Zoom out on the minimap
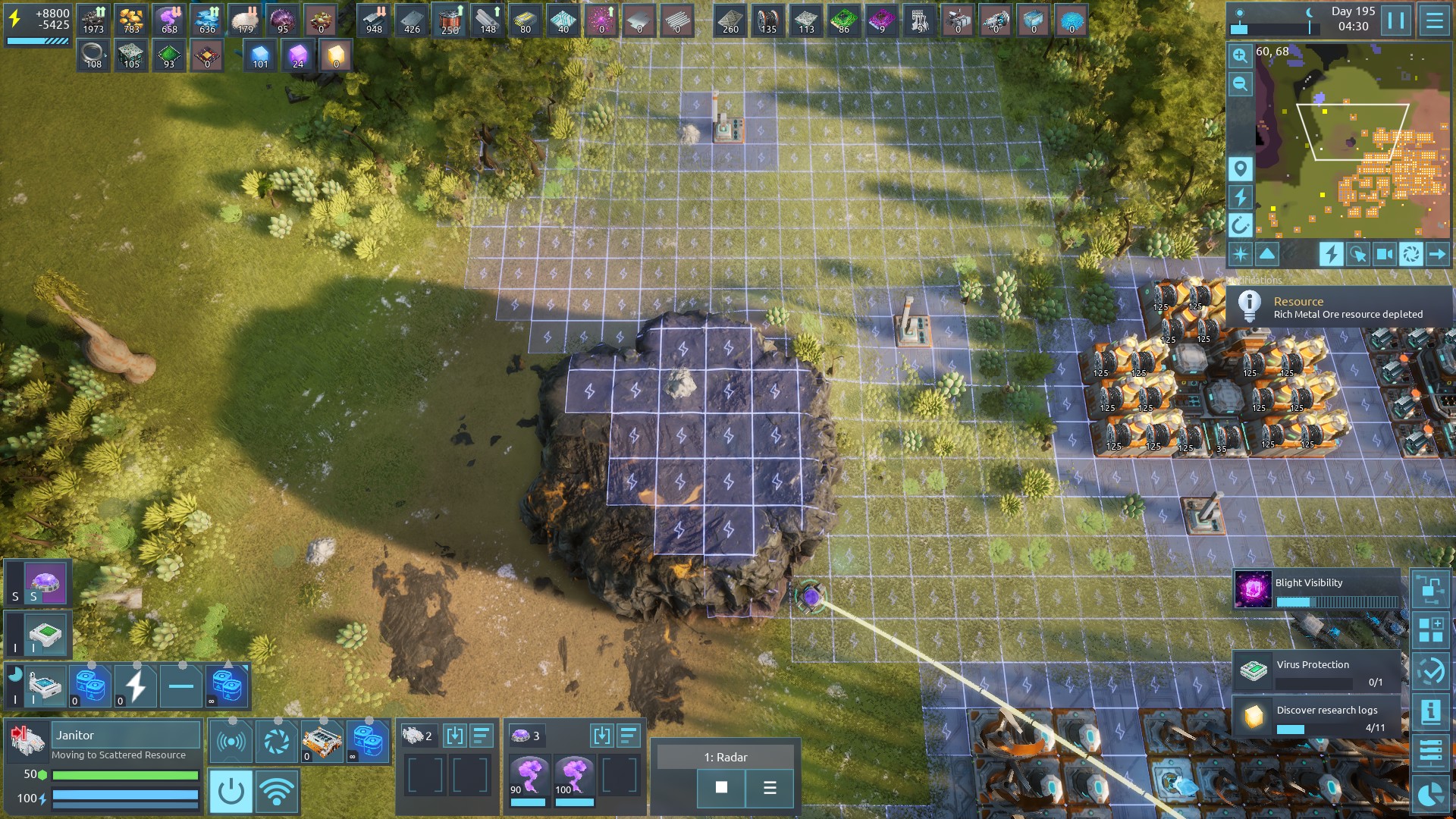This screenshot has height=819, width=1456. (1240, 83)
